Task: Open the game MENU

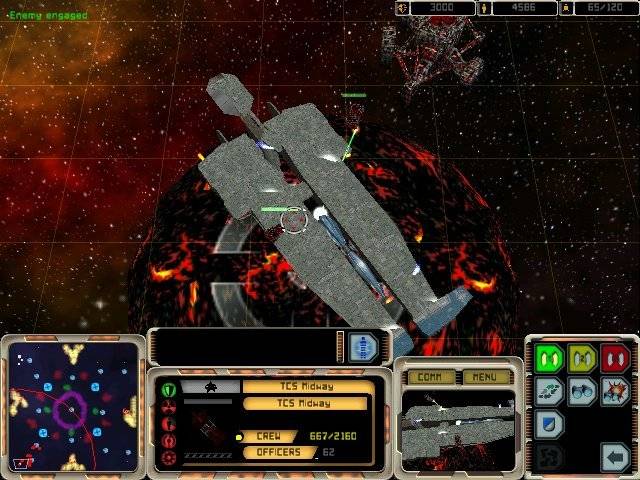Action: [485, 377]
